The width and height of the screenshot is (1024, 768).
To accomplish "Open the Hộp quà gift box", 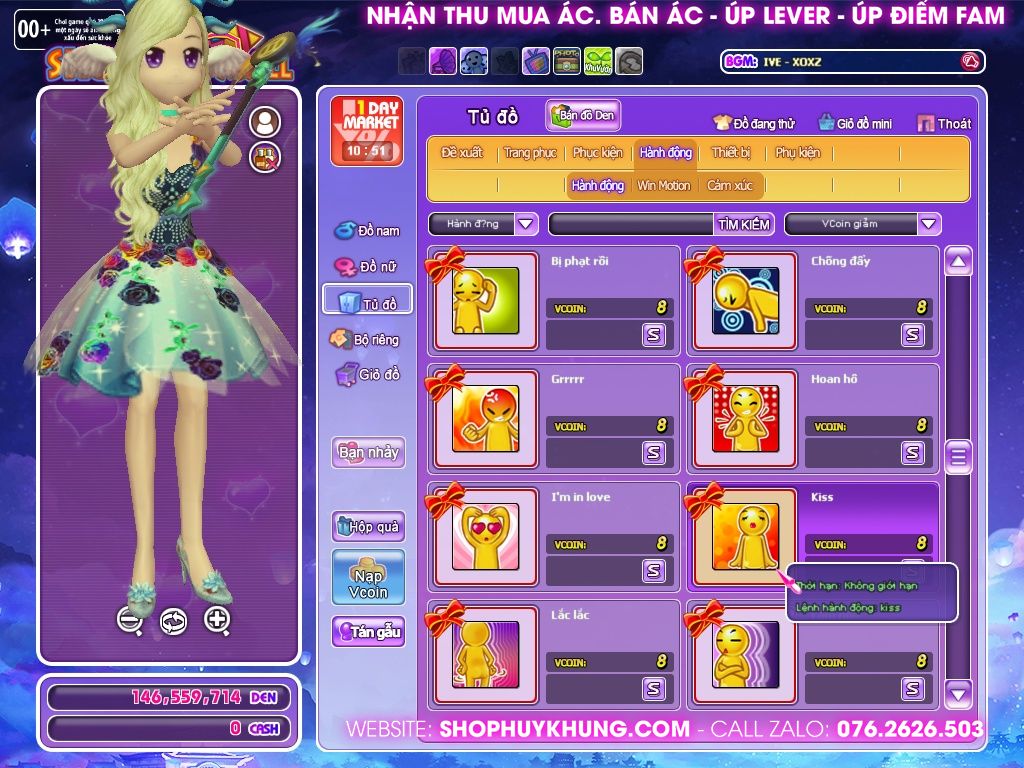I will pos(368,526).
